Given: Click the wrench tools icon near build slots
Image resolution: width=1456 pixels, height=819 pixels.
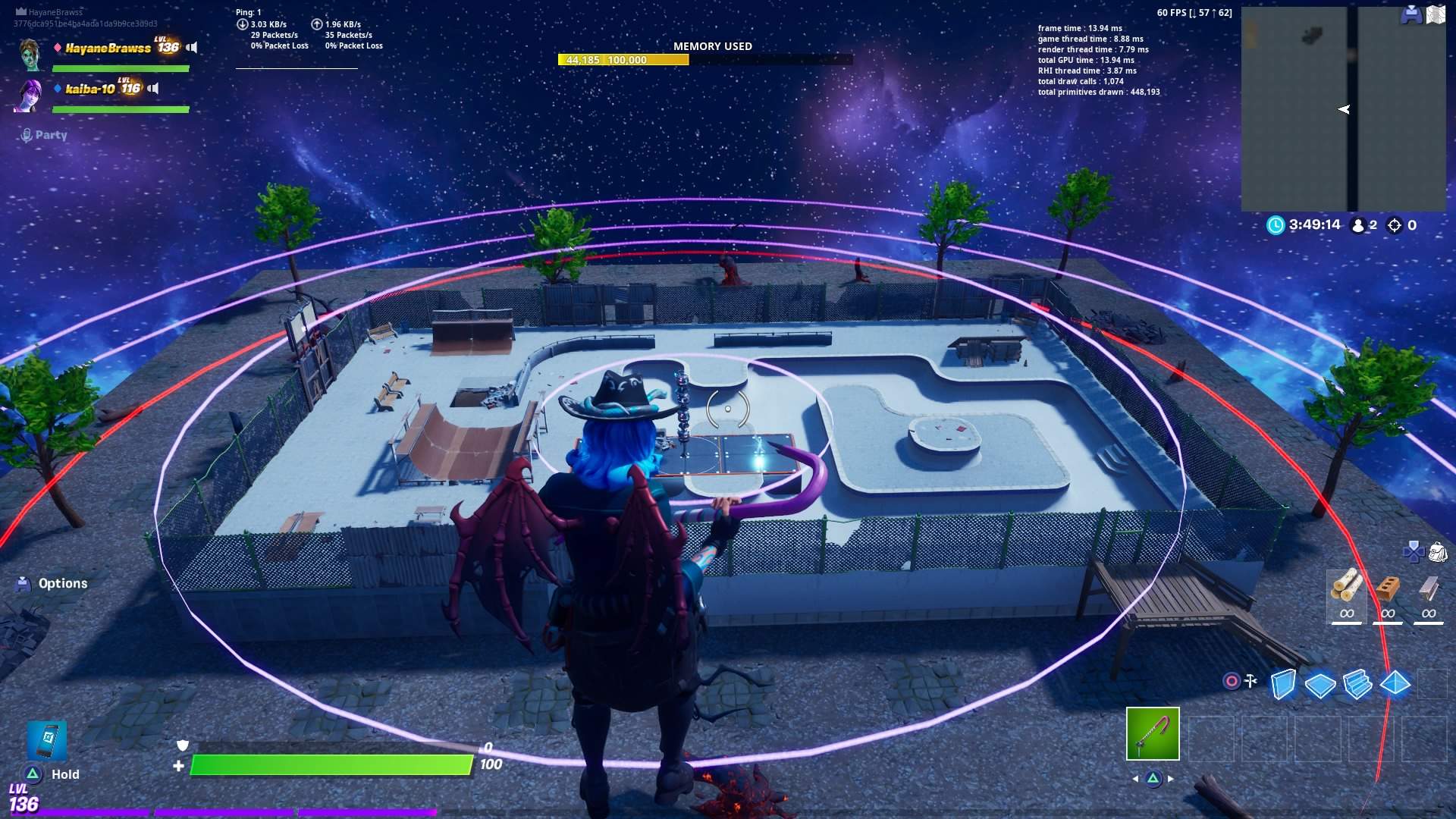Looking at the screenshot, I should (x=1249, y=680).
